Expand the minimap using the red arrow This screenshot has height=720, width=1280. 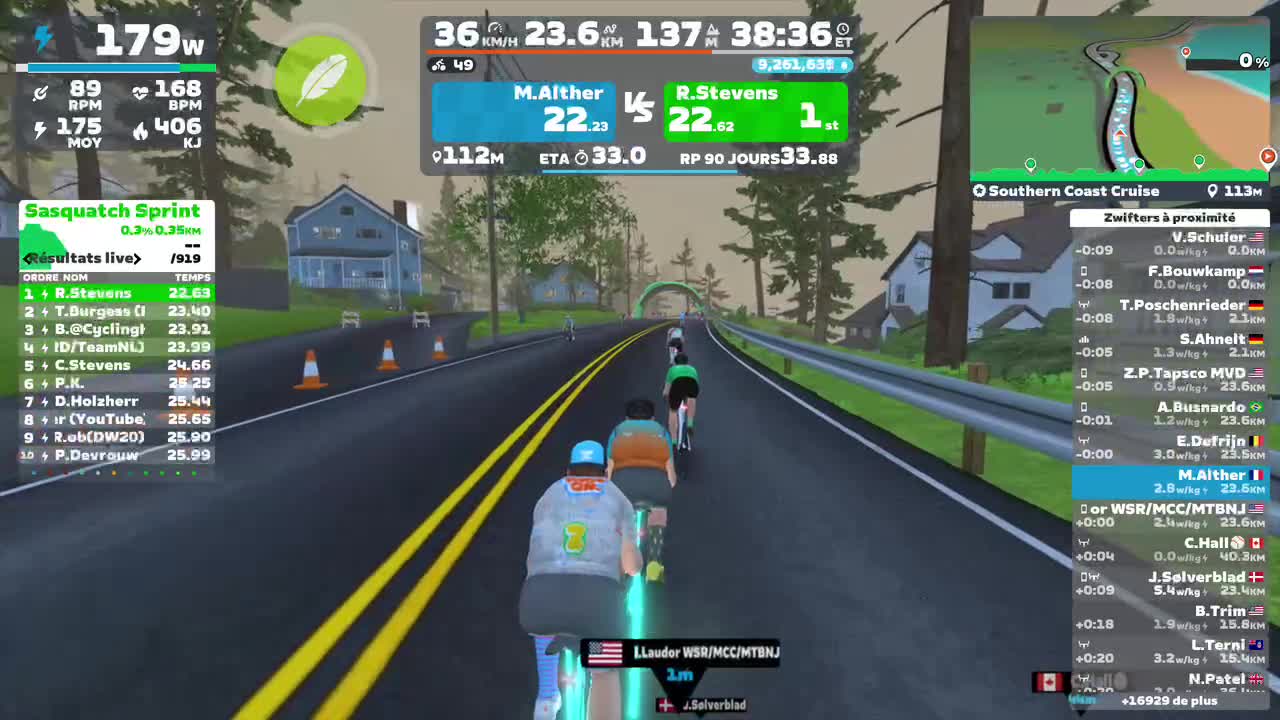(x=1267, y=156)
